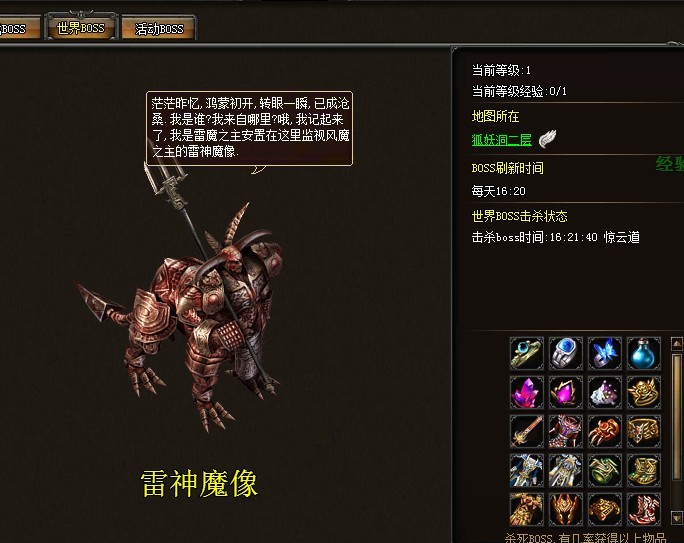Select the blue gem silver ring reward
The image size is (684, 543).
(x=566, y=353)
